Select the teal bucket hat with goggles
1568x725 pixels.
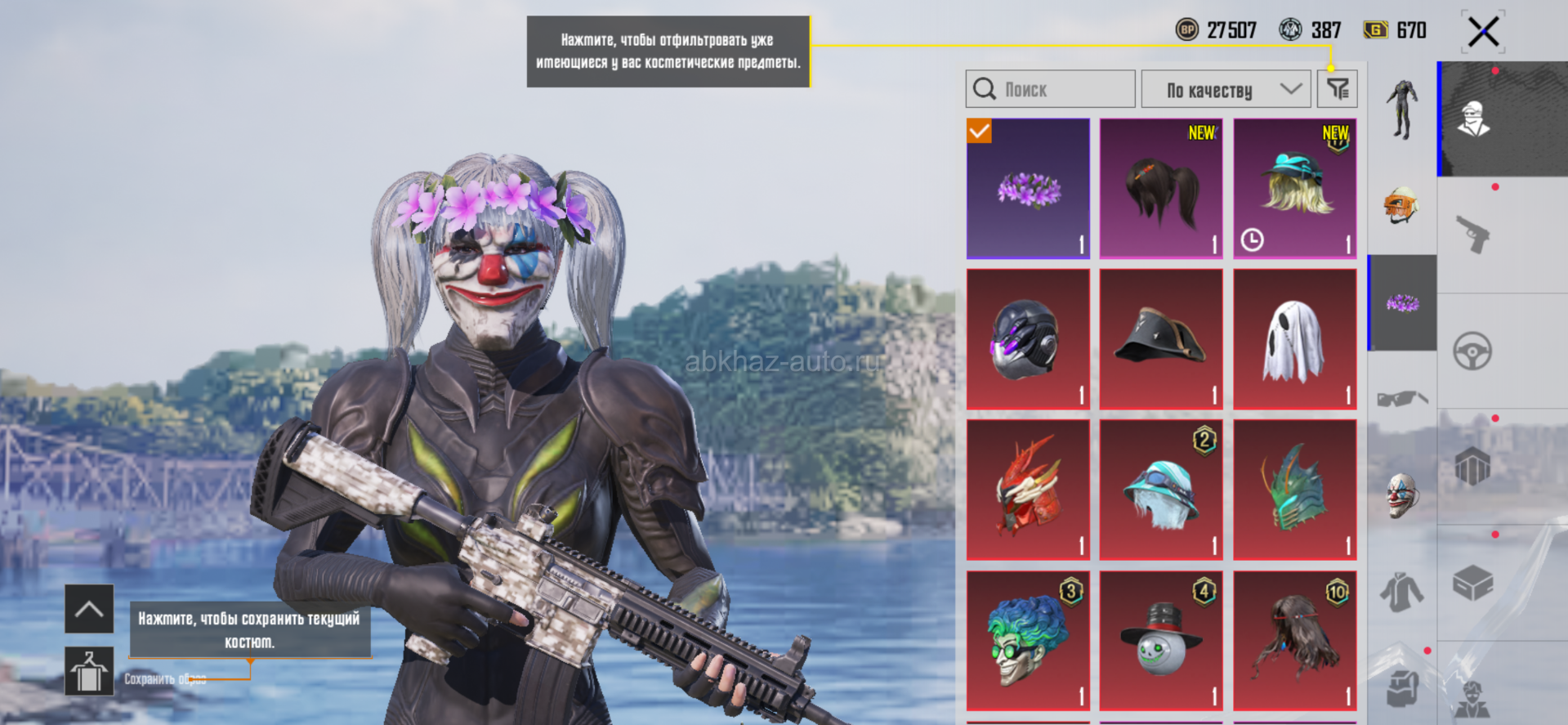[x=1161, y=490]
